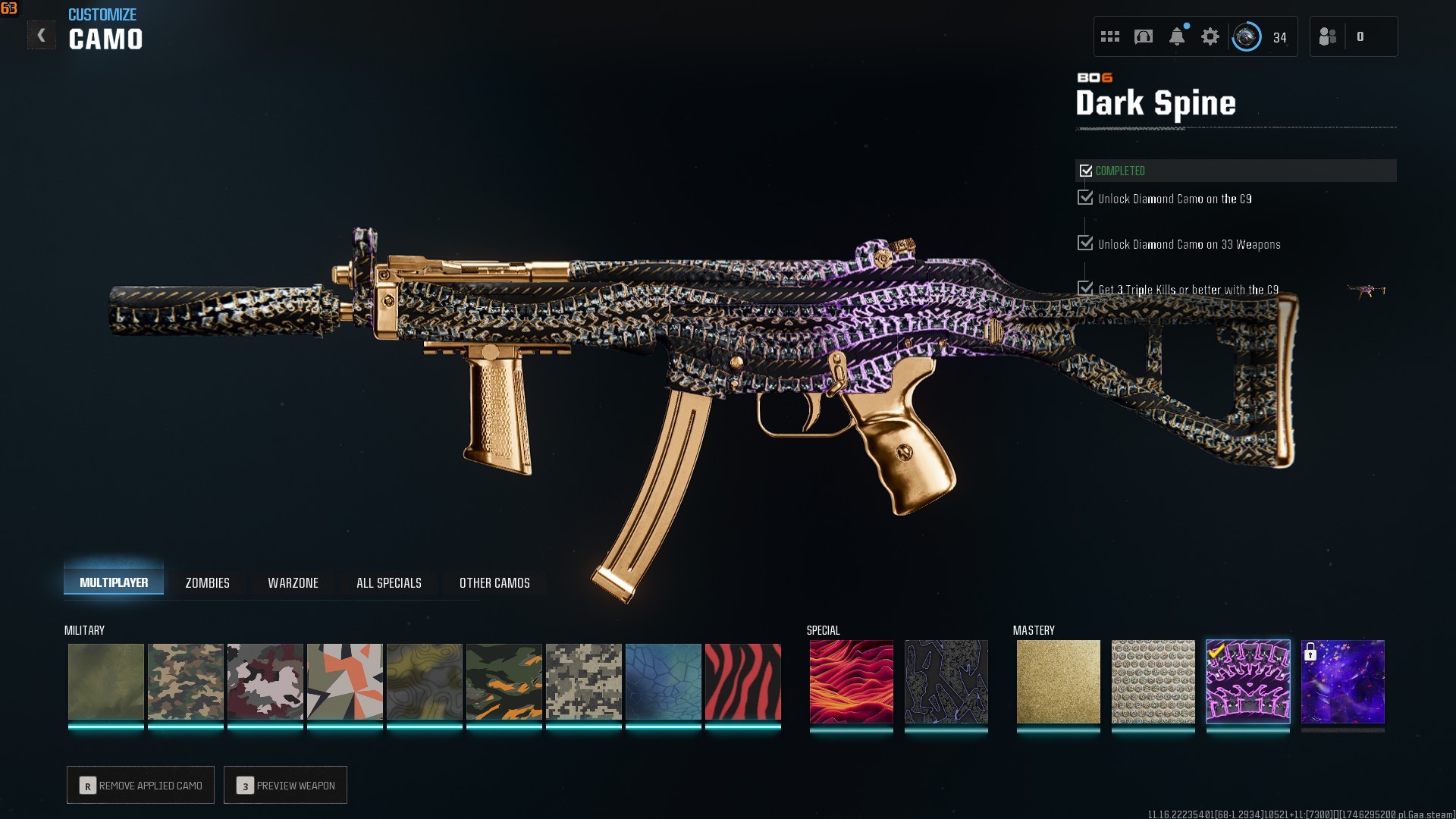Open the Warzone camo tab
The height and width of the screenshot is (819, 1456).
click(293, 582)
